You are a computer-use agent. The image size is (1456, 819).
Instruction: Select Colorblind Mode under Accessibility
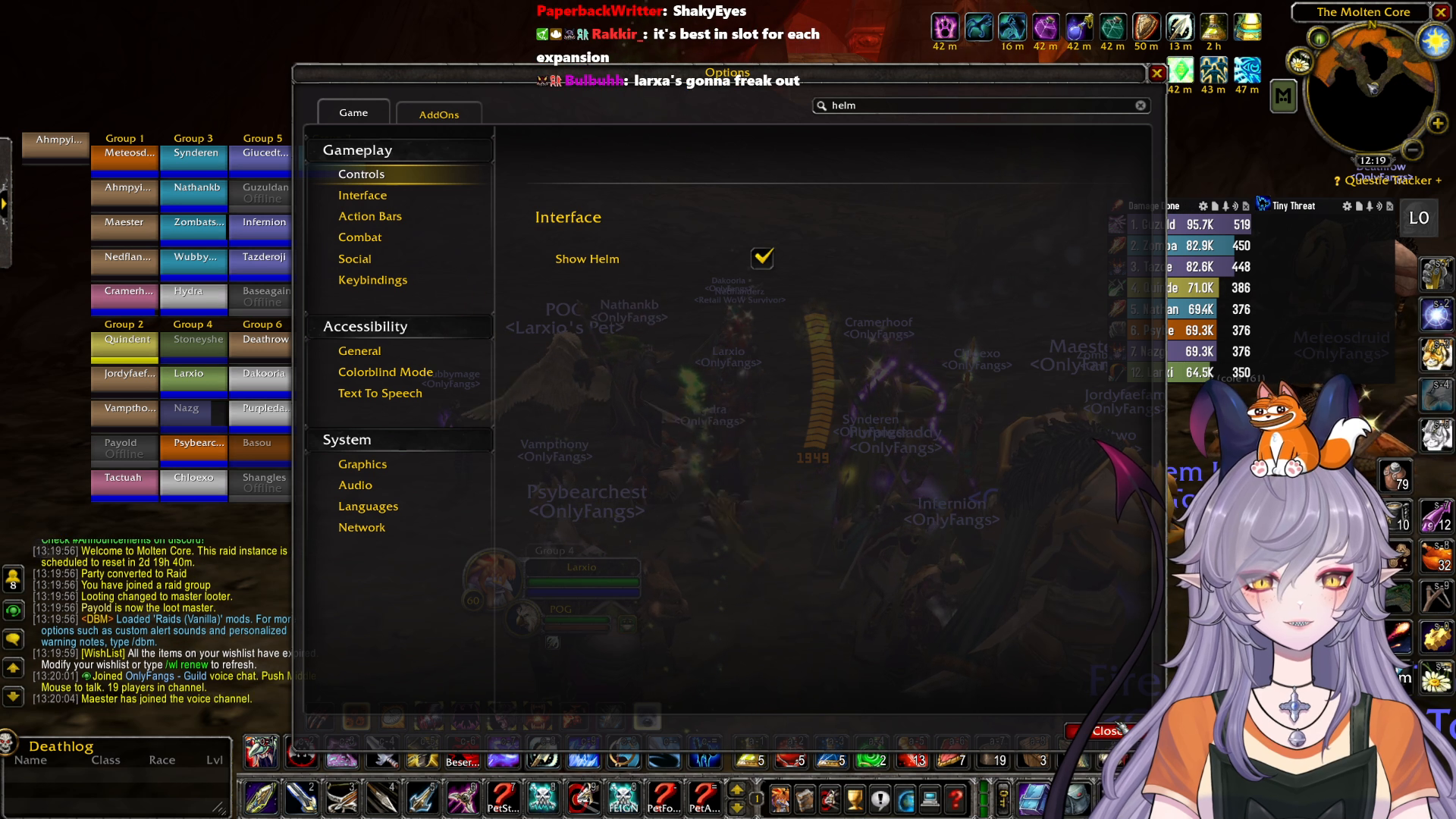[385, 372]
